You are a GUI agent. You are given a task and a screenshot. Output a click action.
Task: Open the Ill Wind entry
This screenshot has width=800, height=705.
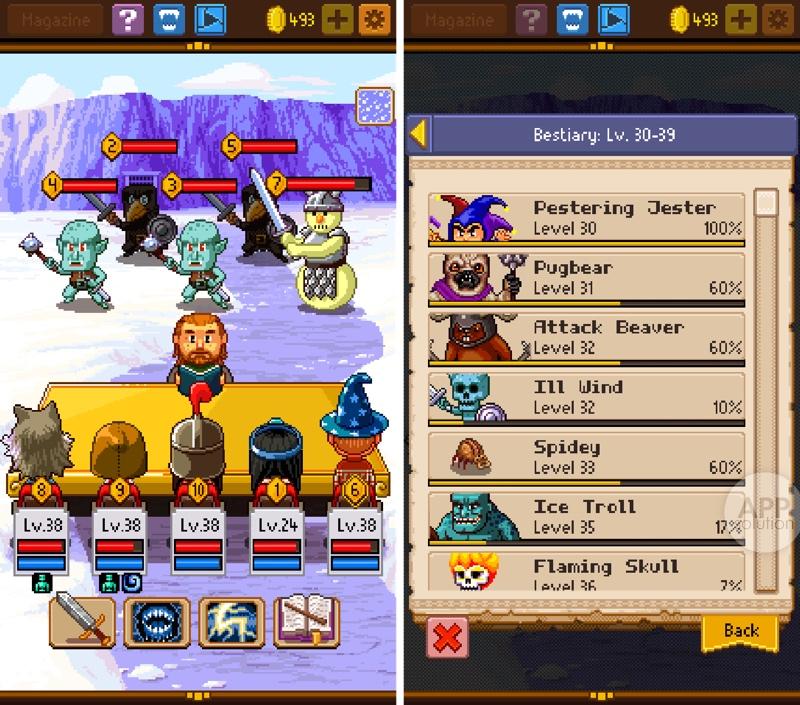586,396
